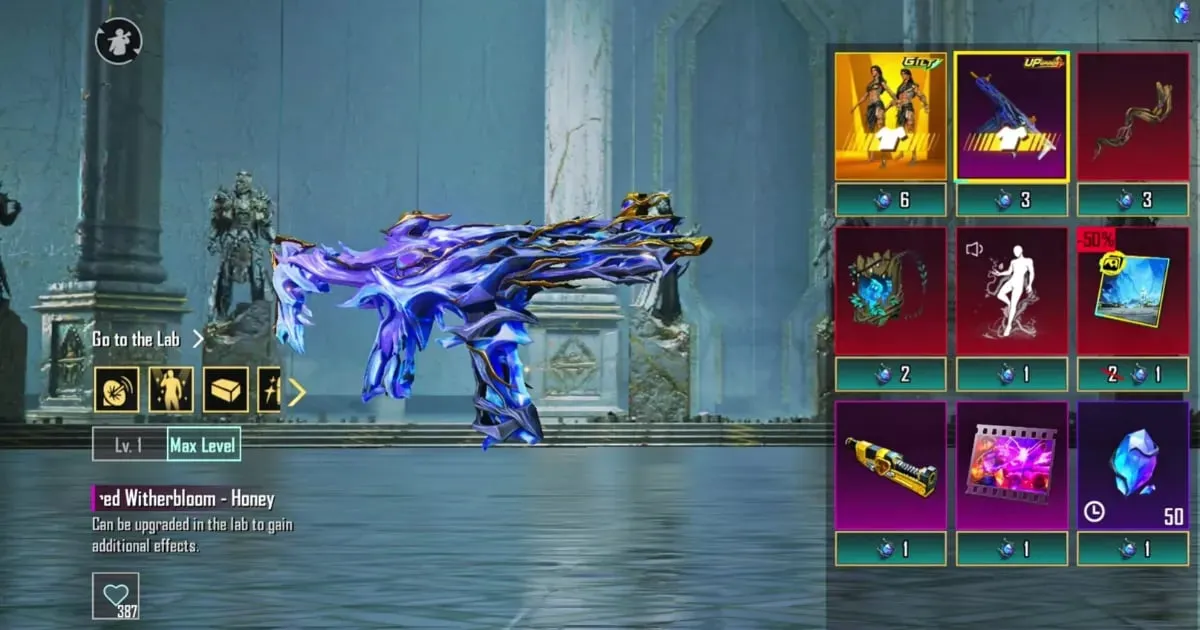Like the skin with the heart button

[116, 595]
